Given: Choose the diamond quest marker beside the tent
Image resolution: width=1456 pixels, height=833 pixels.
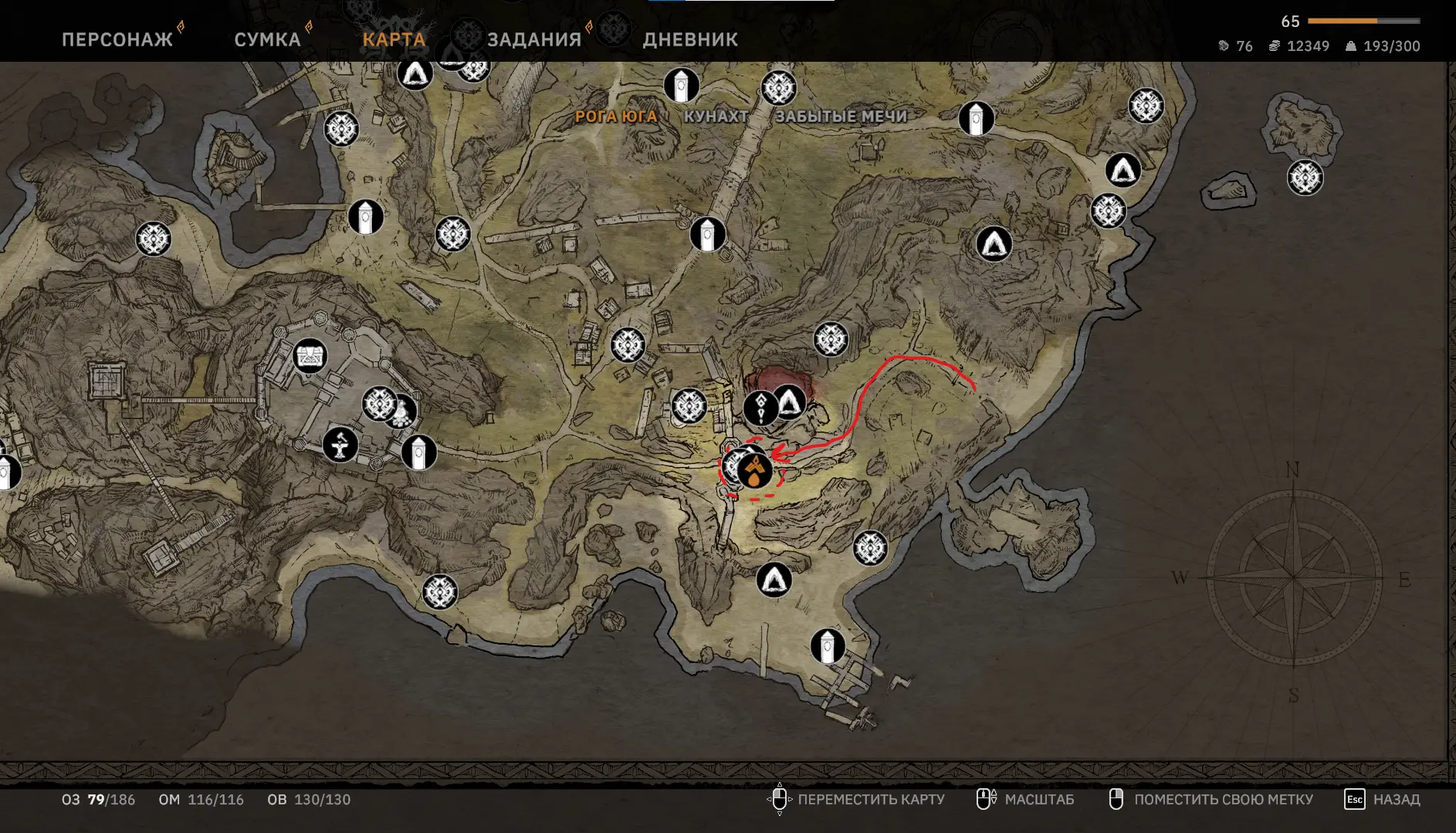Looking at the screenshot, I should 760,408.
